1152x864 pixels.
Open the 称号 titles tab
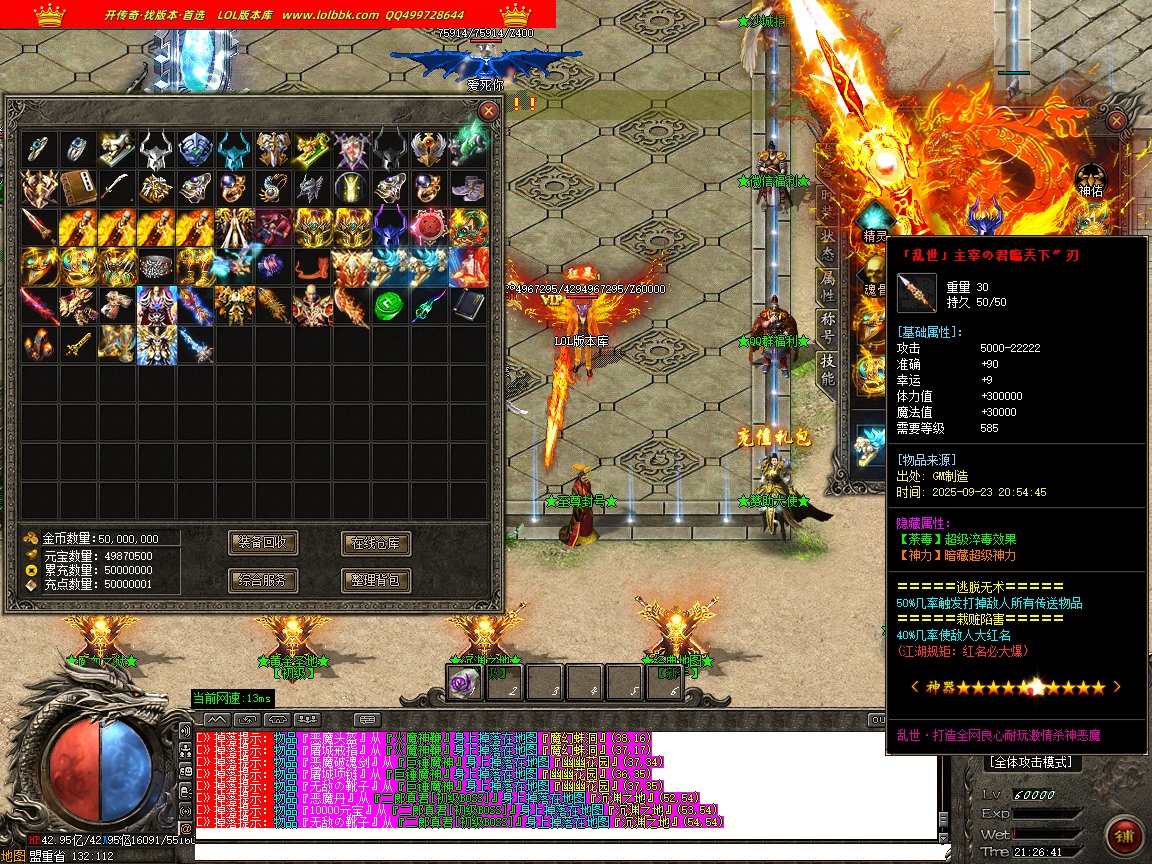pos(827,326)
